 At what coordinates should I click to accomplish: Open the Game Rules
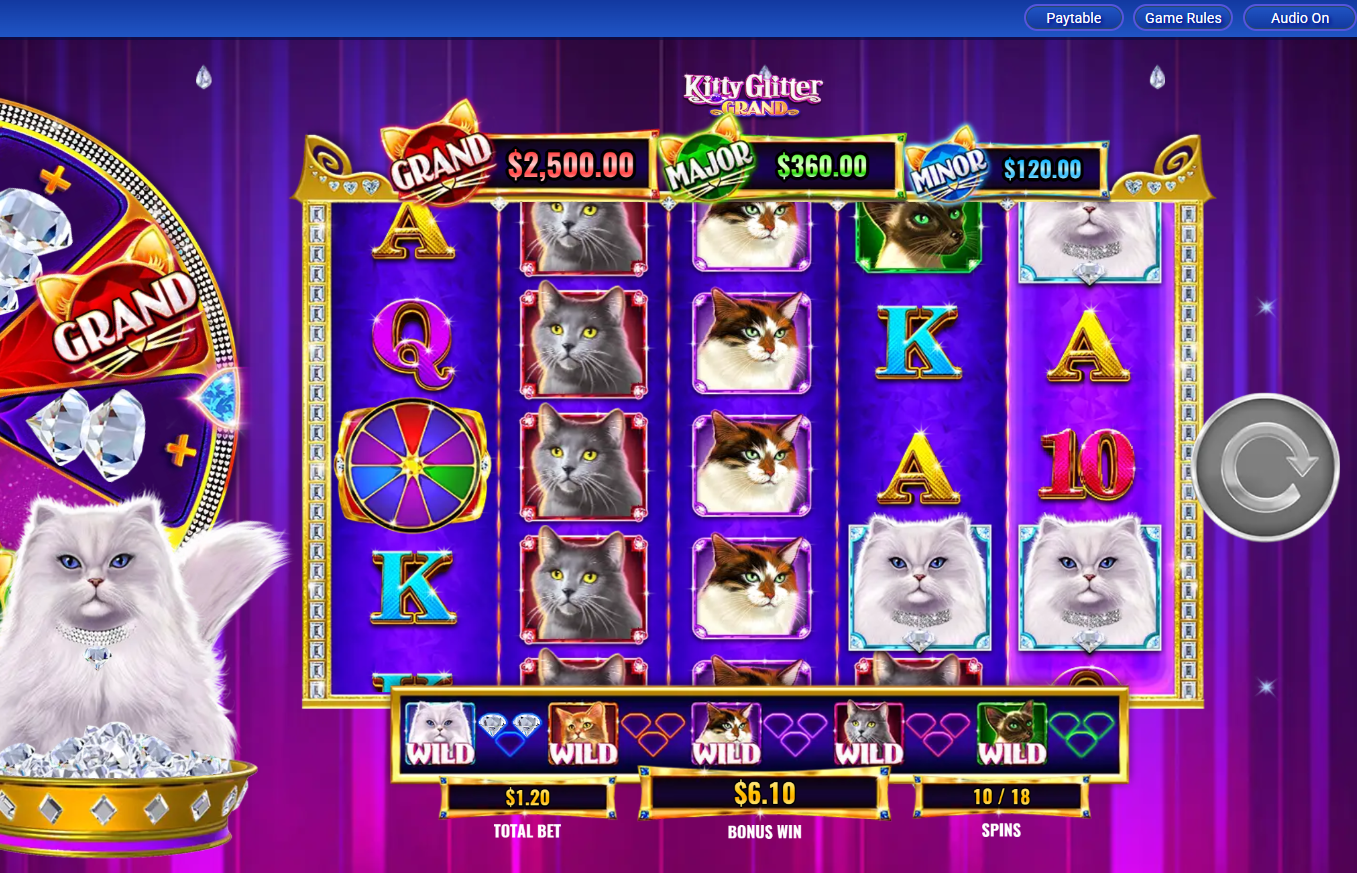(x=1182, y=17)
